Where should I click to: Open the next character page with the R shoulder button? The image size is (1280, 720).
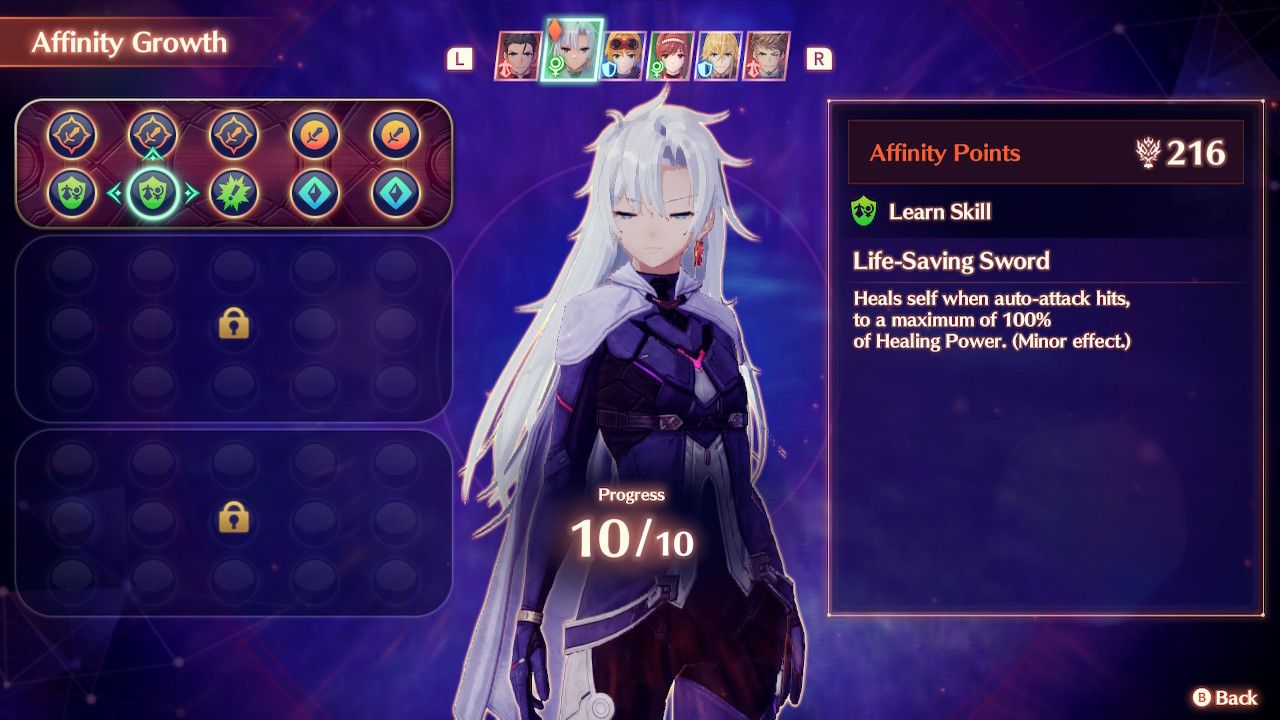click(820, 60)
